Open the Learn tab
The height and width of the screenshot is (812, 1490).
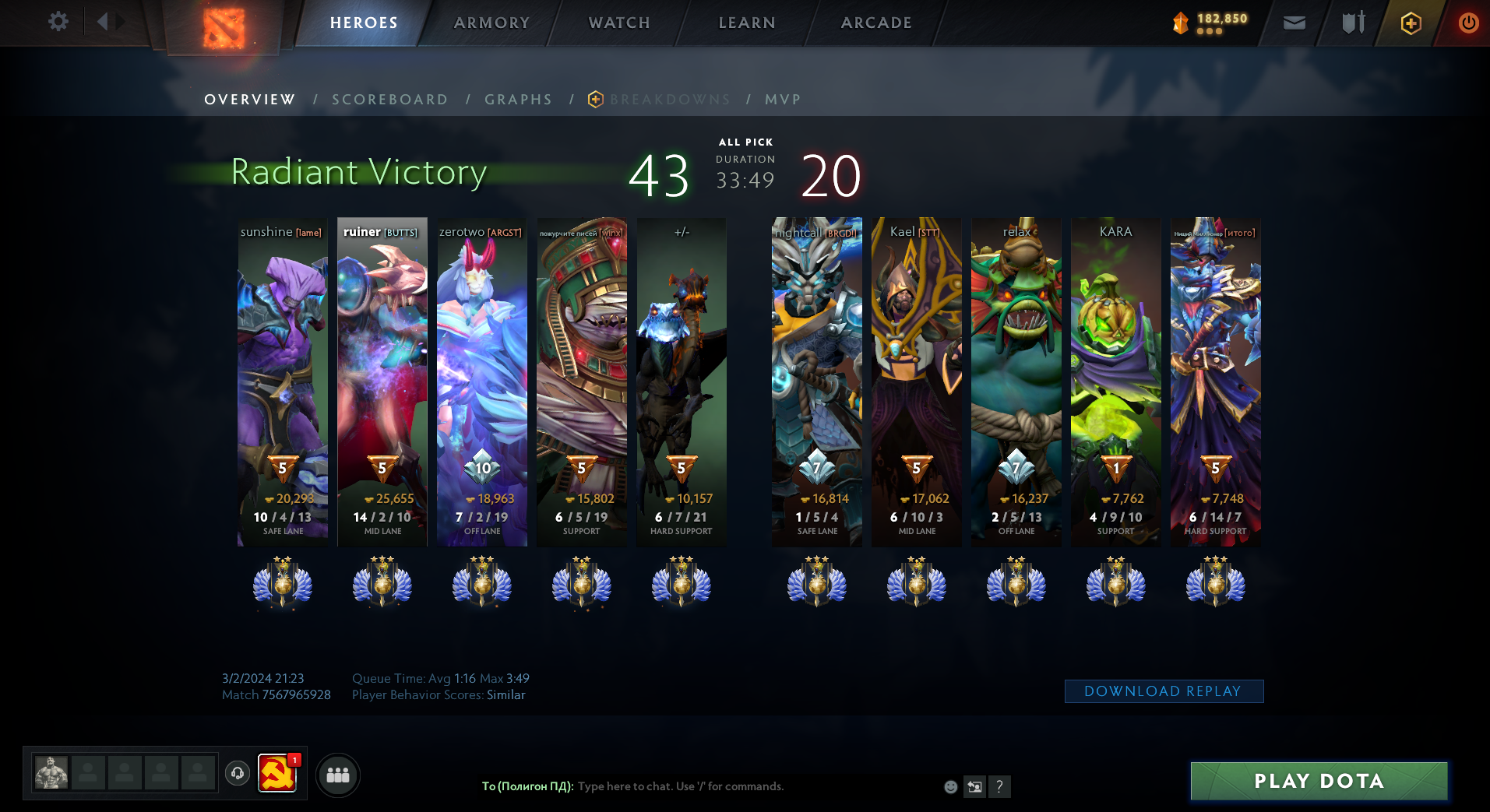[746, 23]
